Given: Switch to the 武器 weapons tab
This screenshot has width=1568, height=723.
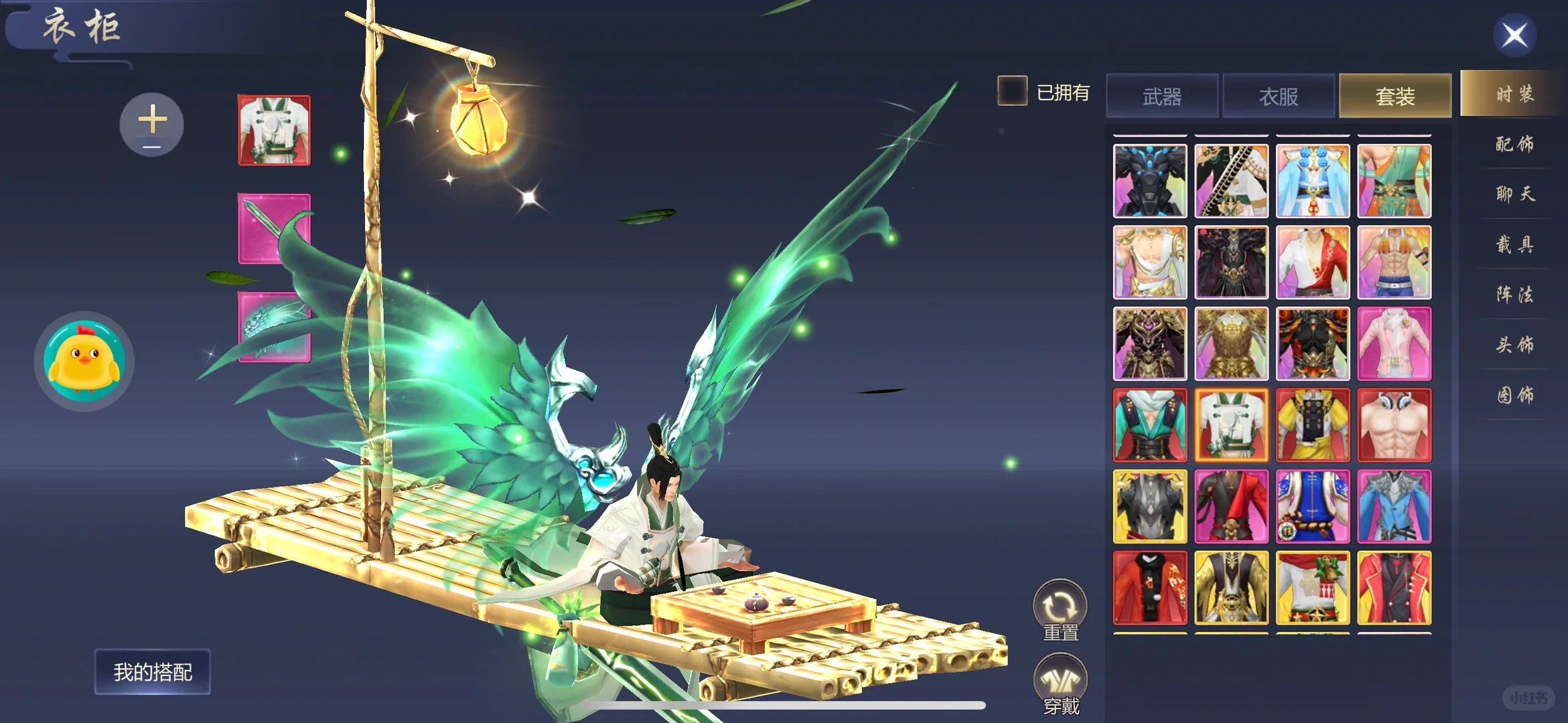Looking at the screenshot, I should point(1162,96).
